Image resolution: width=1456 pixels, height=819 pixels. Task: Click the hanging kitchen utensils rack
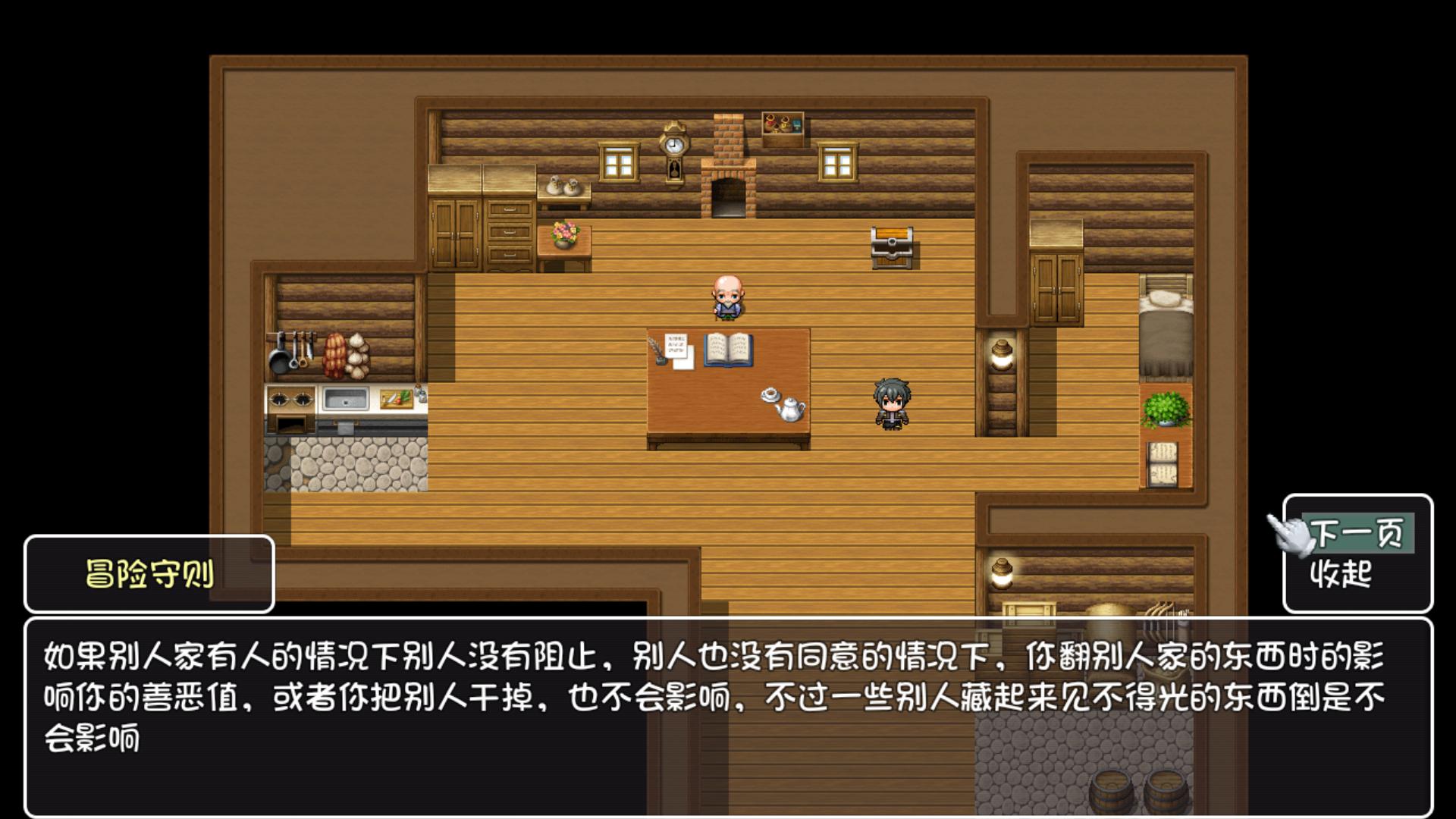(x=296, y=353)
